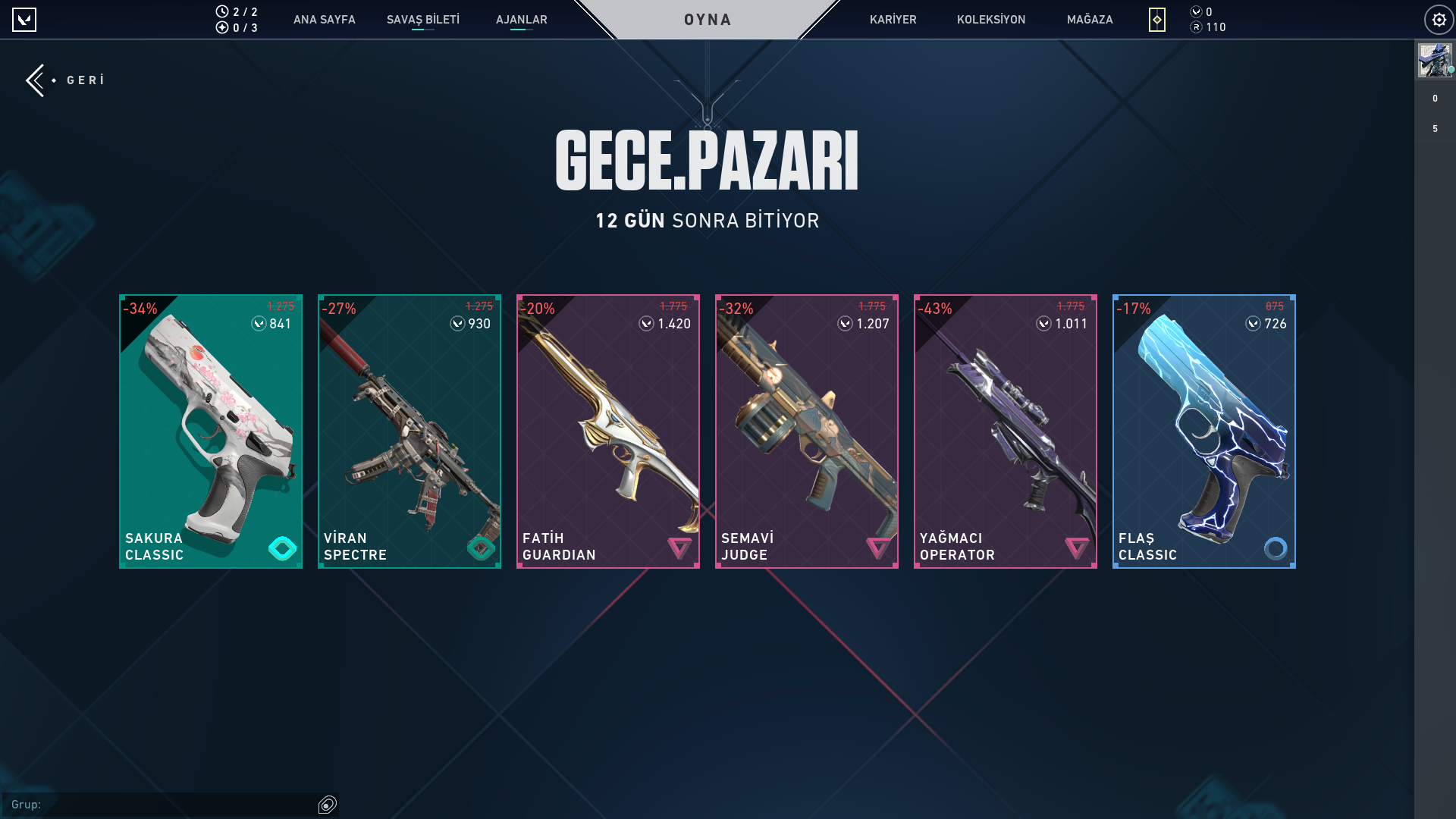Image resolution: width=1456 pixels, height=819 pixels.
Task: Click the chat icon beside Grup field
Action: point(328,805)
